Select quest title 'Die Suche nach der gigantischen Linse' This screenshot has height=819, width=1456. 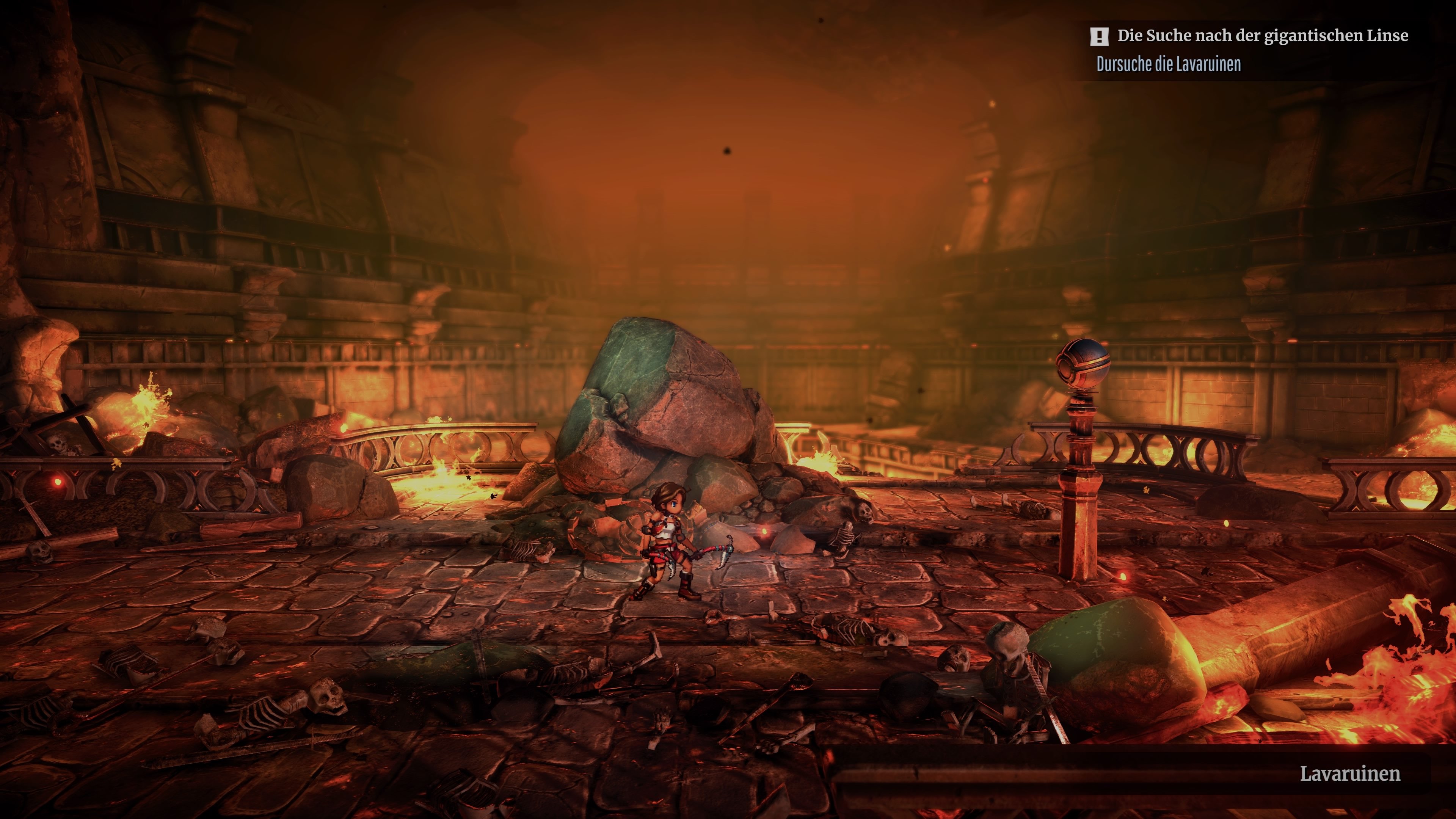(x=1262, y=36)
